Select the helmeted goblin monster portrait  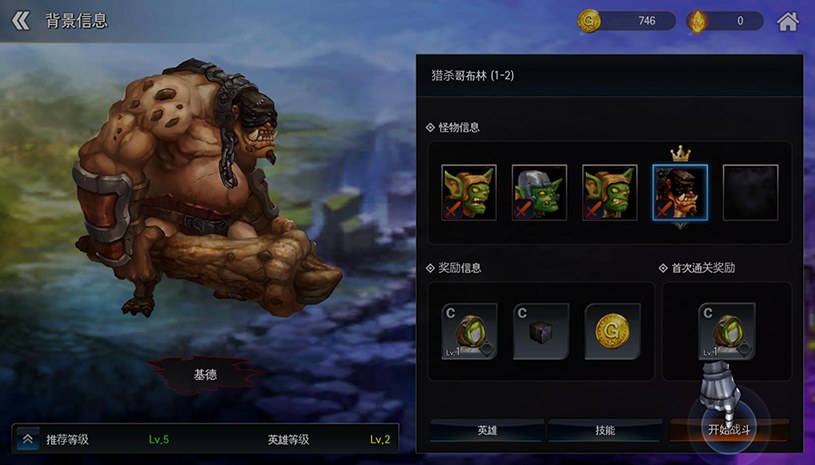click(540, 193)
